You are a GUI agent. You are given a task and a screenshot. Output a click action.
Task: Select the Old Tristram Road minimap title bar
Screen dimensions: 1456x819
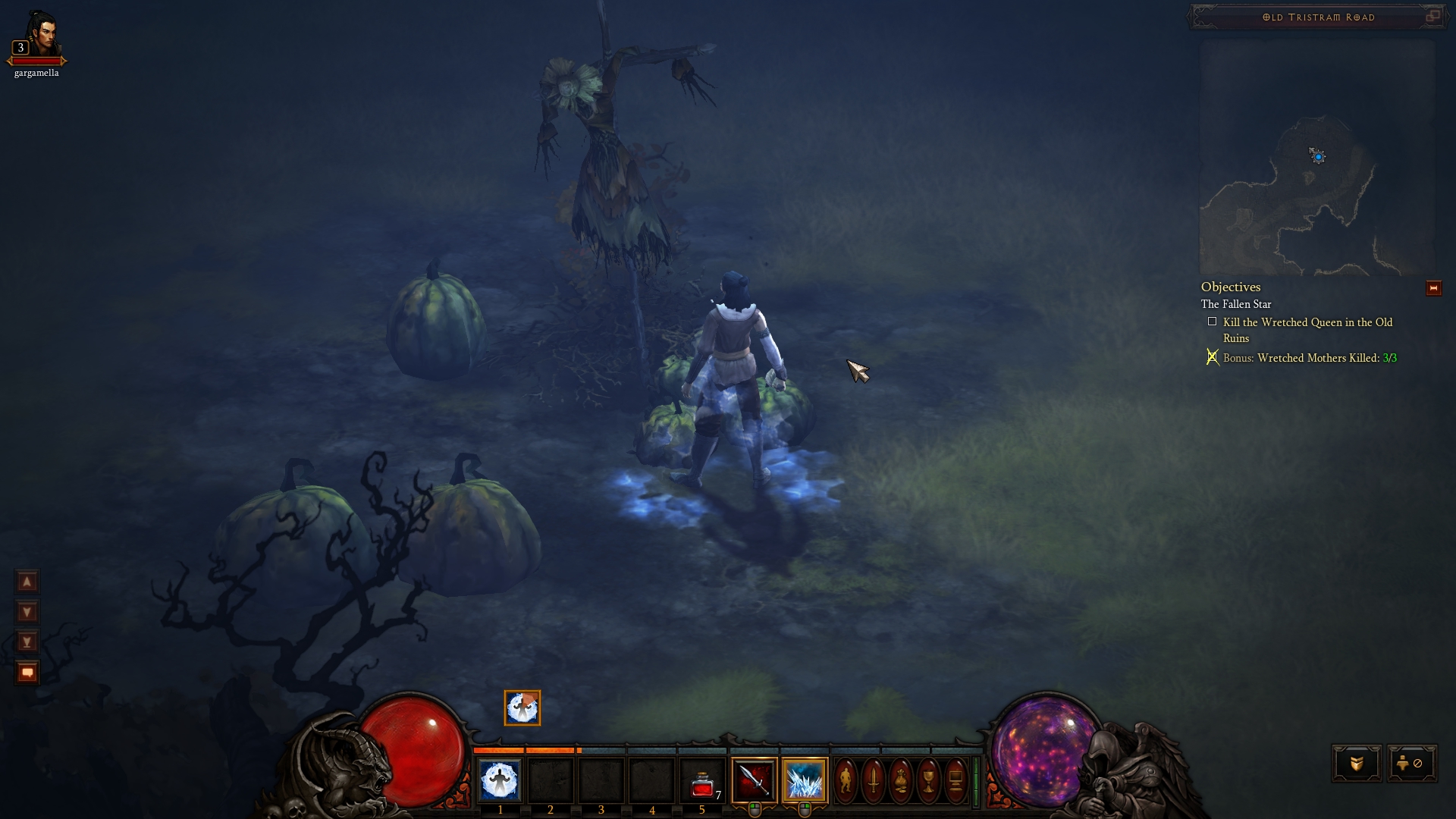point(1317,17)
